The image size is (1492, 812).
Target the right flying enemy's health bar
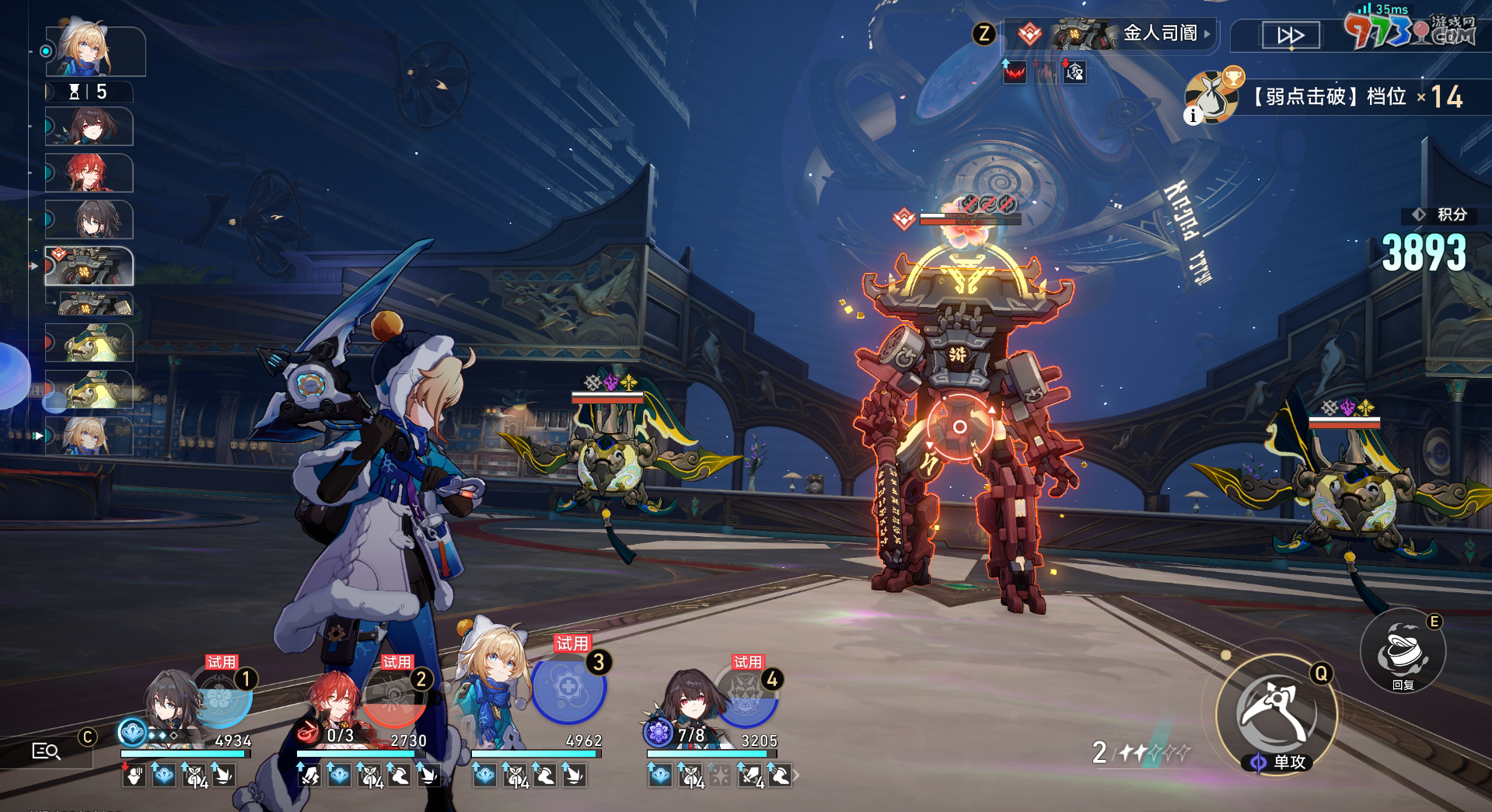point(1344,423)
